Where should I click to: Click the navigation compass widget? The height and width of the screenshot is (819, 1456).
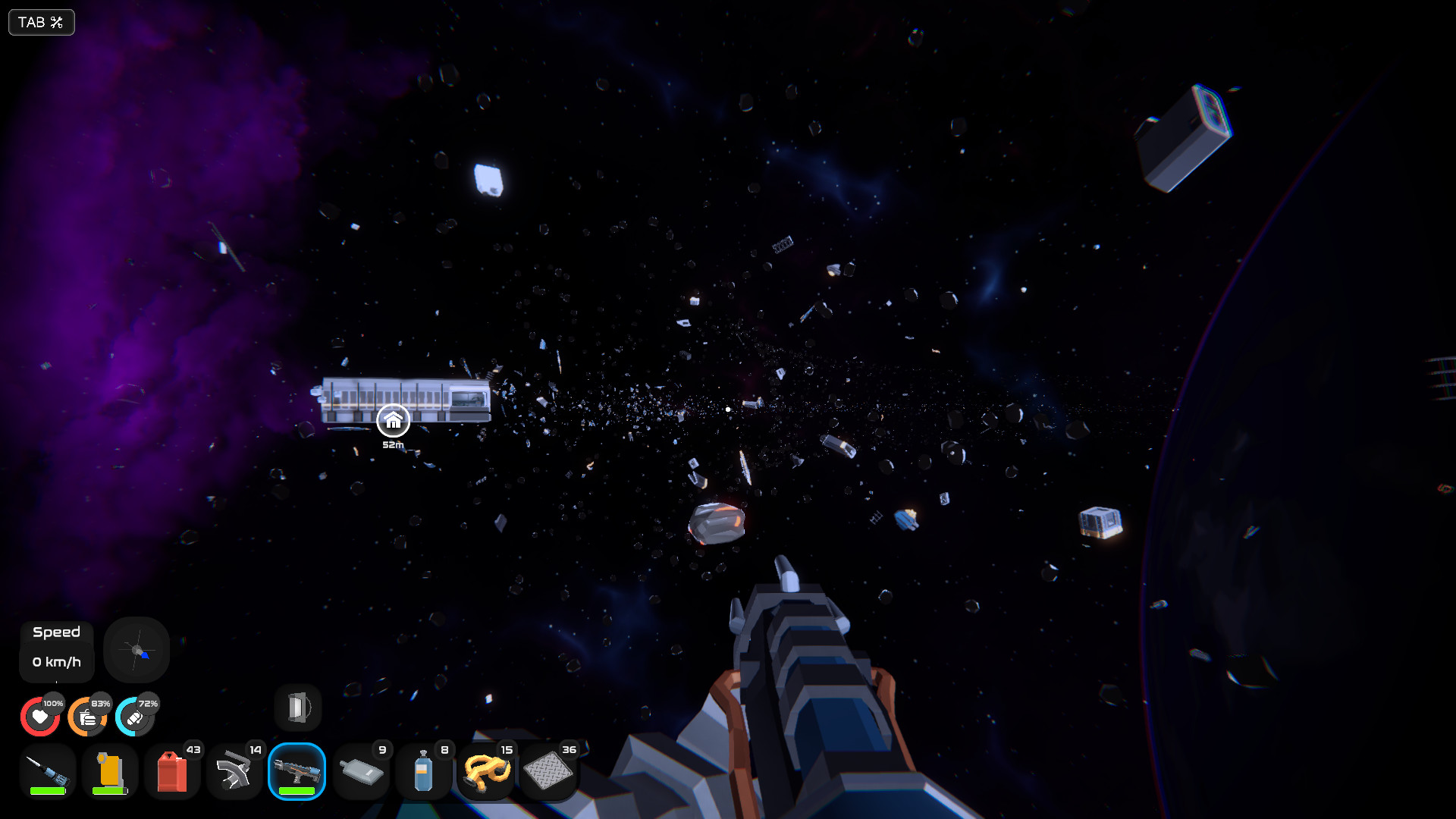point(136,650)
